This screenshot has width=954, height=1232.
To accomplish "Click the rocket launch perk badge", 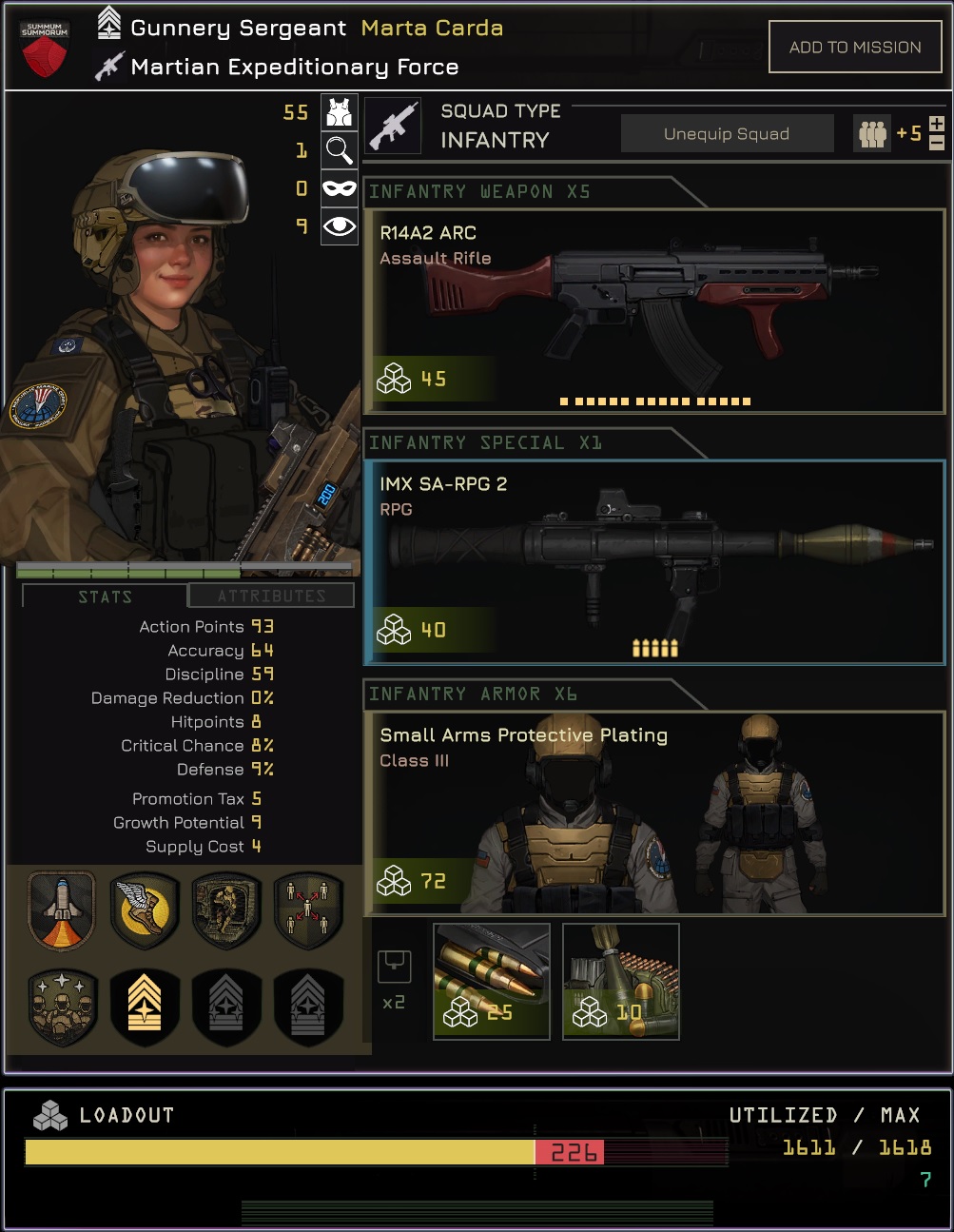I will point(62,910).
